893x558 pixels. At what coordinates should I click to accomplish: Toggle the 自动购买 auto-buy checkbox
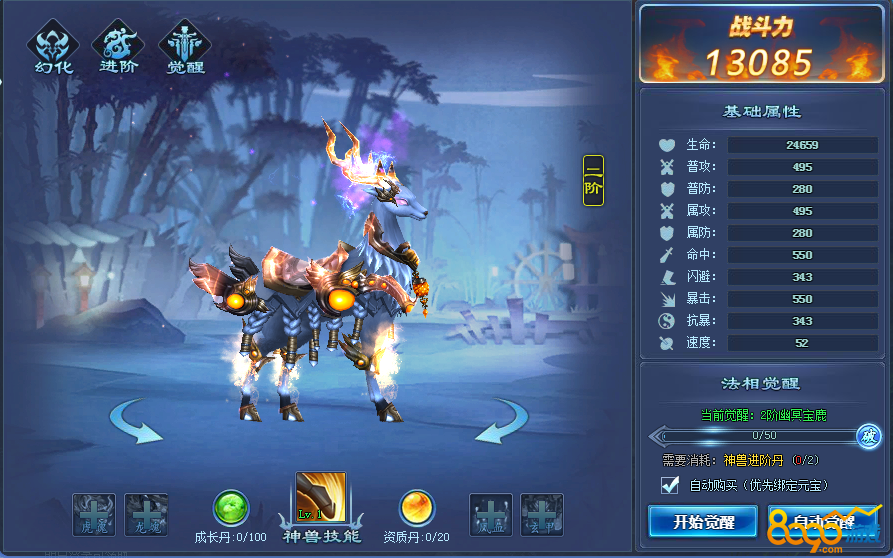point(670,485)
